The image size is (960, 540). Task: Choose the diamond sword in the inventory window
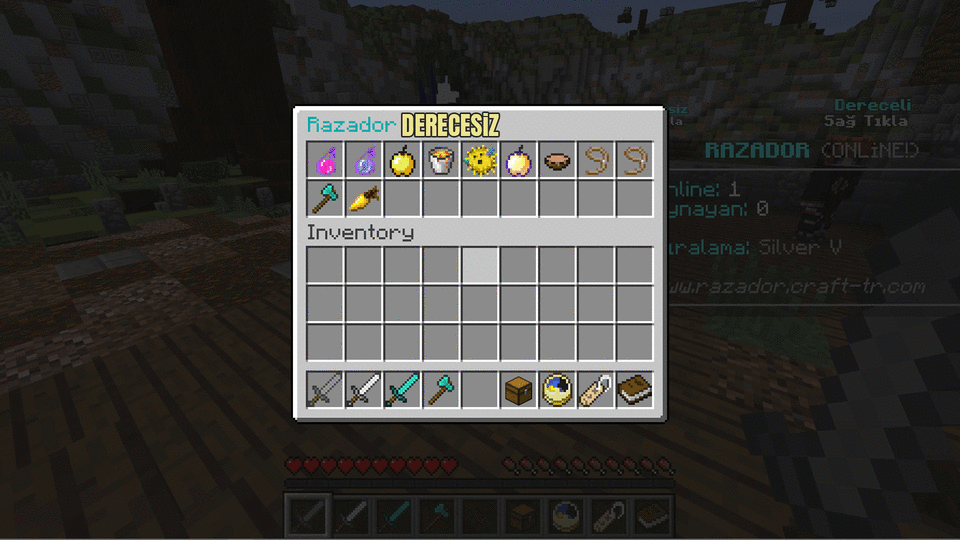402,389
